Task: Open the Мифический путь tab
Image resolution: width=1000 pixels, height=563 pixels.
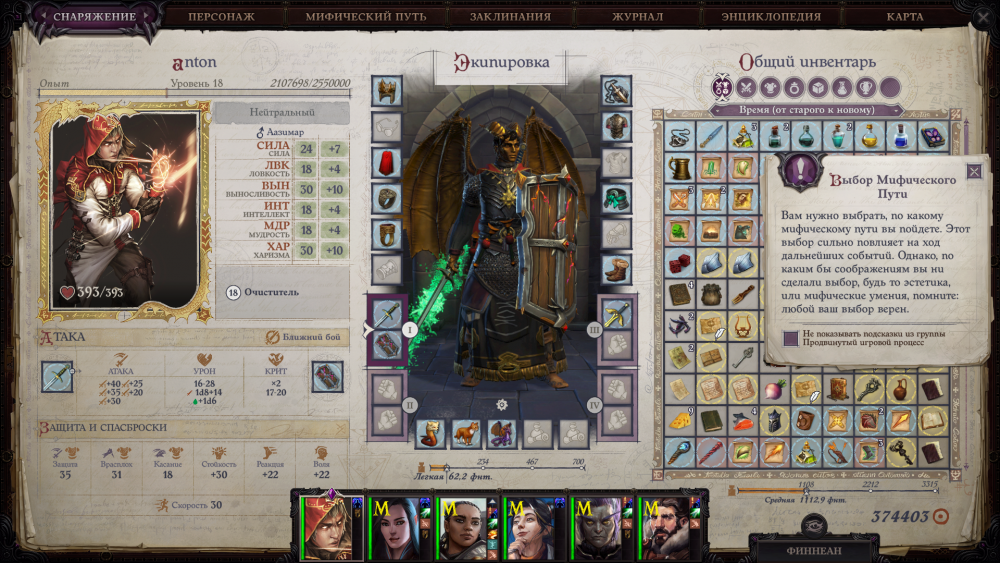Action: (368, 16)
